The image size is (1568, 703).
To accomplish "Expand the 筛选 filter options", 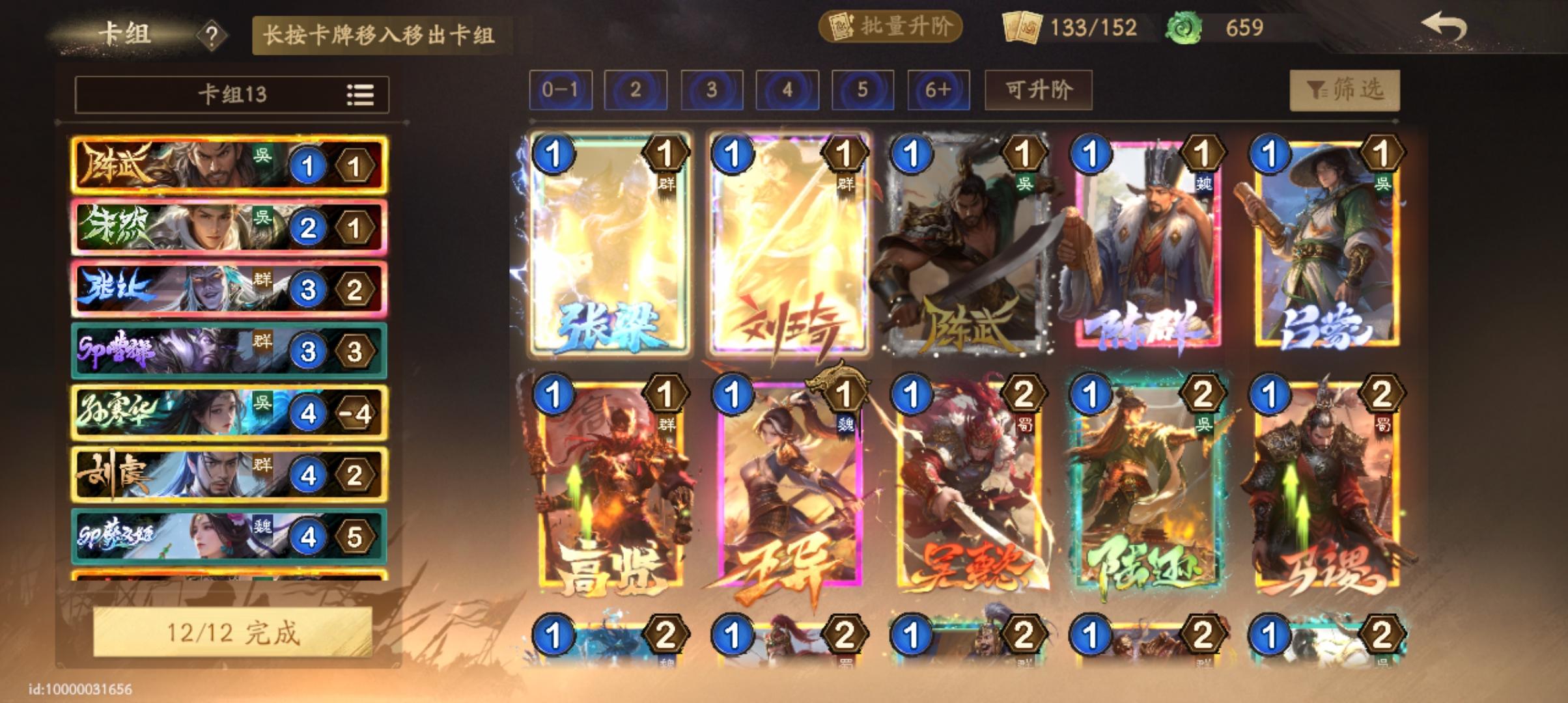I will [x=1344, y=91].
